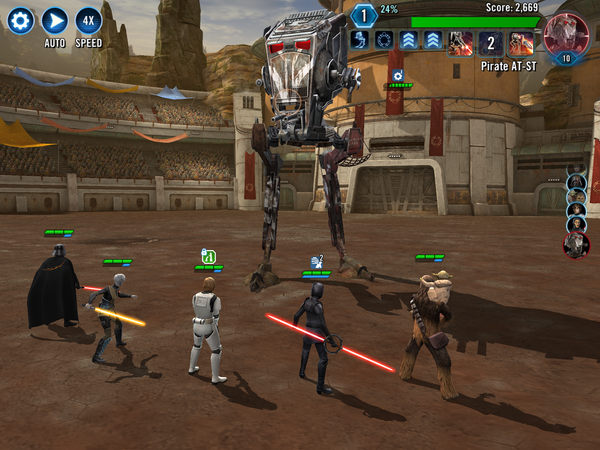Image resolution: width=600 pixels, height=450 pixels.
Task: Change the 4X battle speed
Action: tap(88, 20)
